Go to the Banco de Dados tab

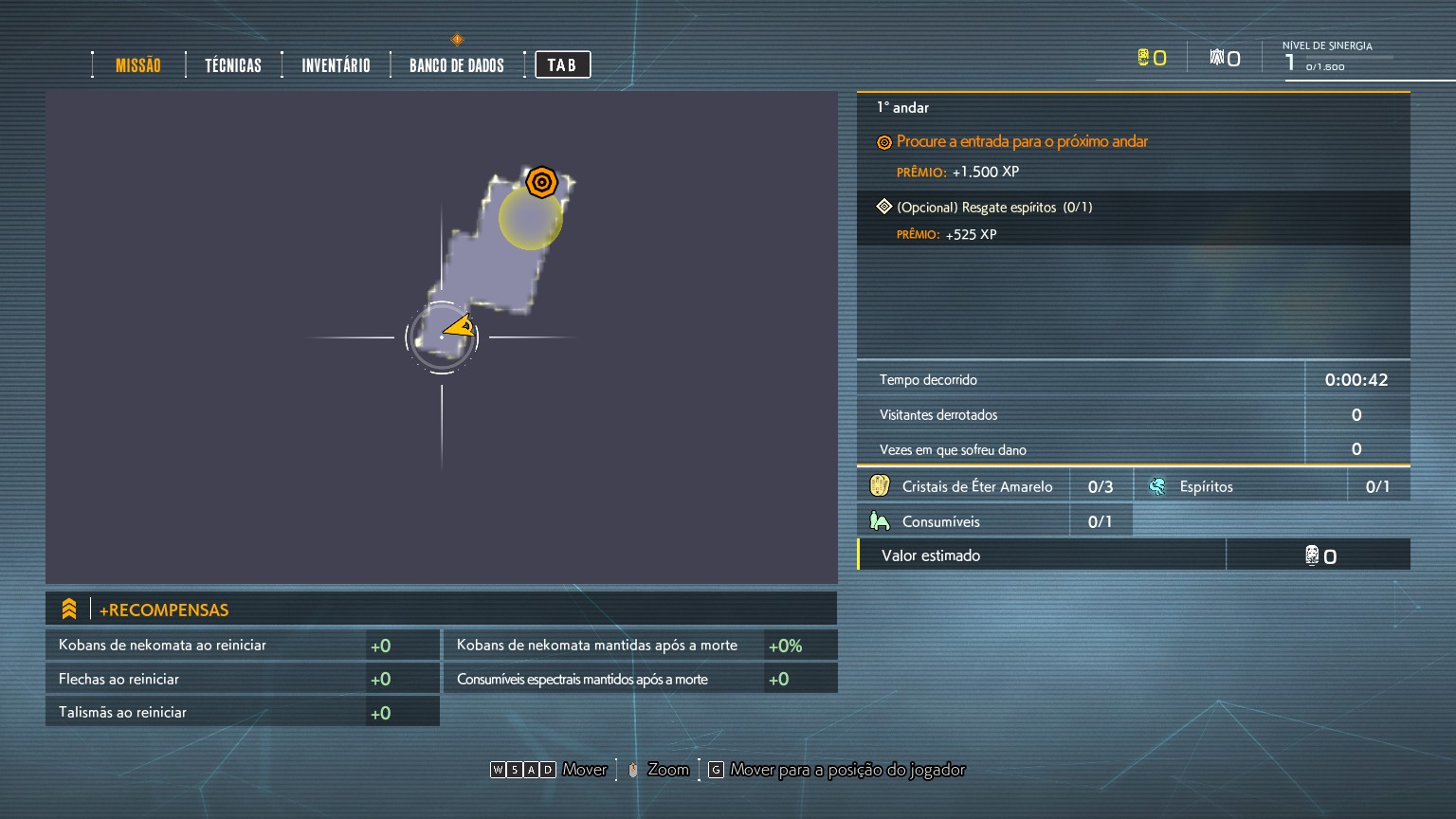[x=457, y=65]
